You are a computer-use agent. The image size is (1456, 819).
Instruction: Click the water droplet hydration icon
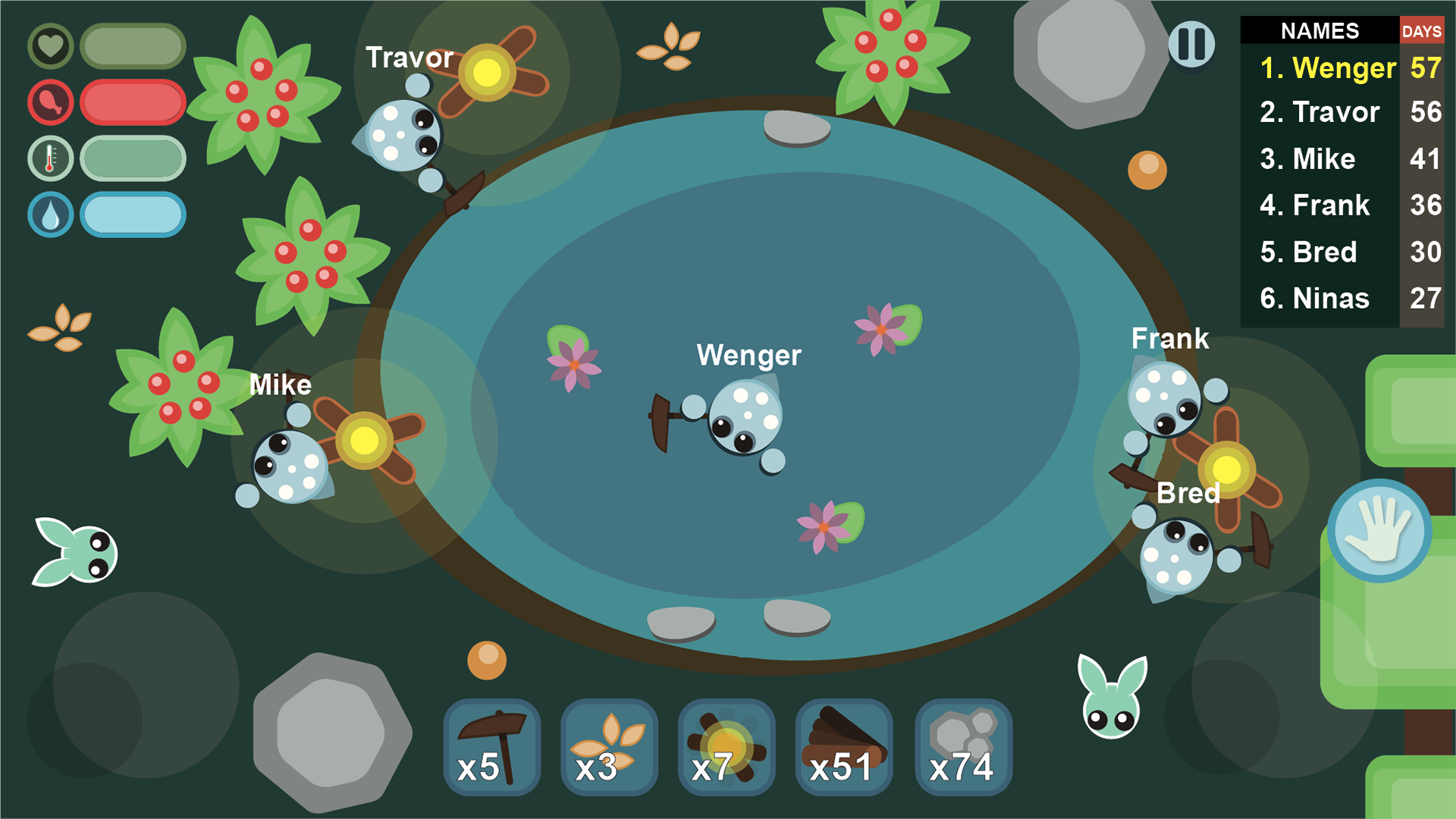pyautogui.click(x=50, y=215)
